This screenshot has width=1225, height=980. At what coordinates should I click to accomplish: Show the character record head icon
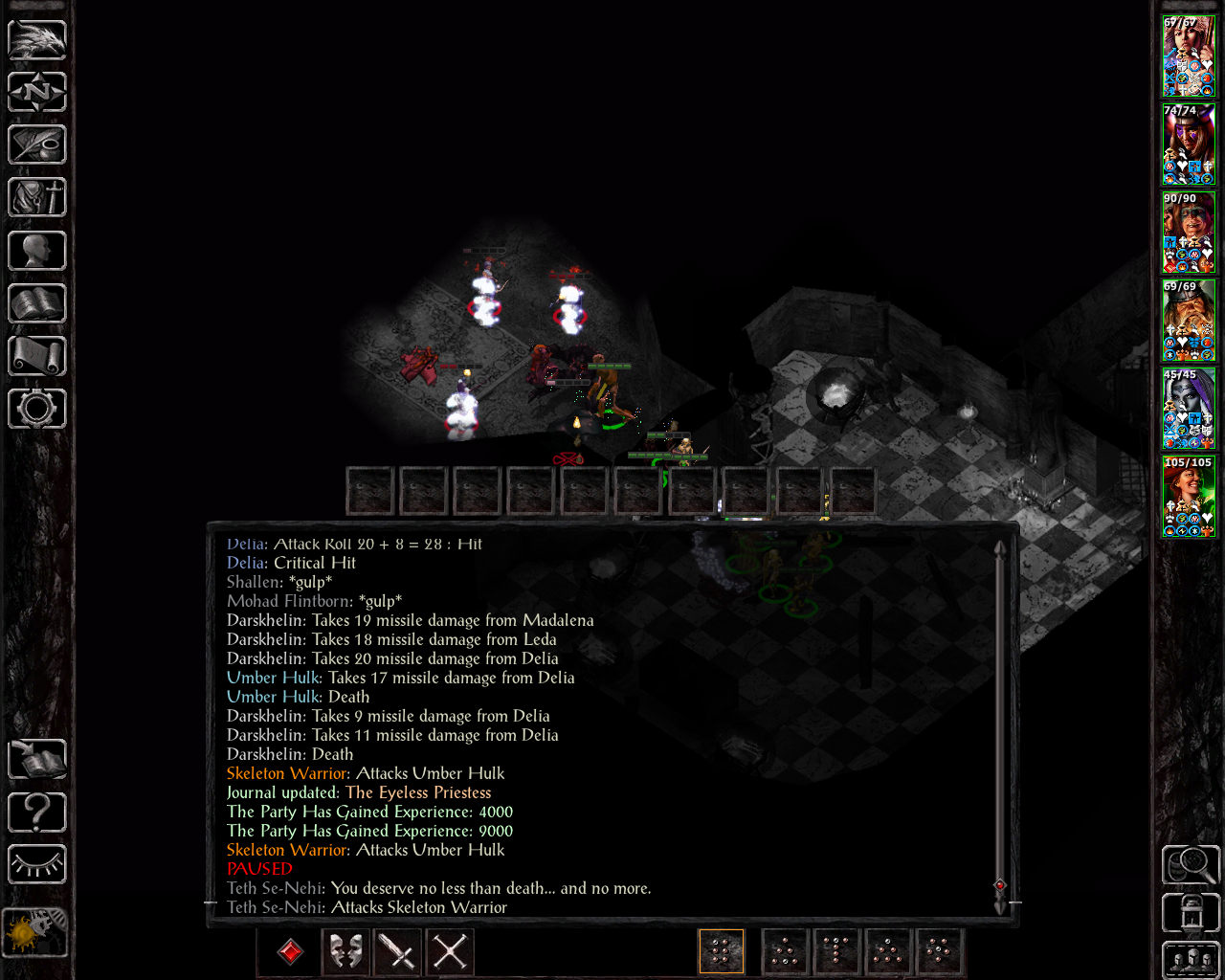(x=37, y=251)
